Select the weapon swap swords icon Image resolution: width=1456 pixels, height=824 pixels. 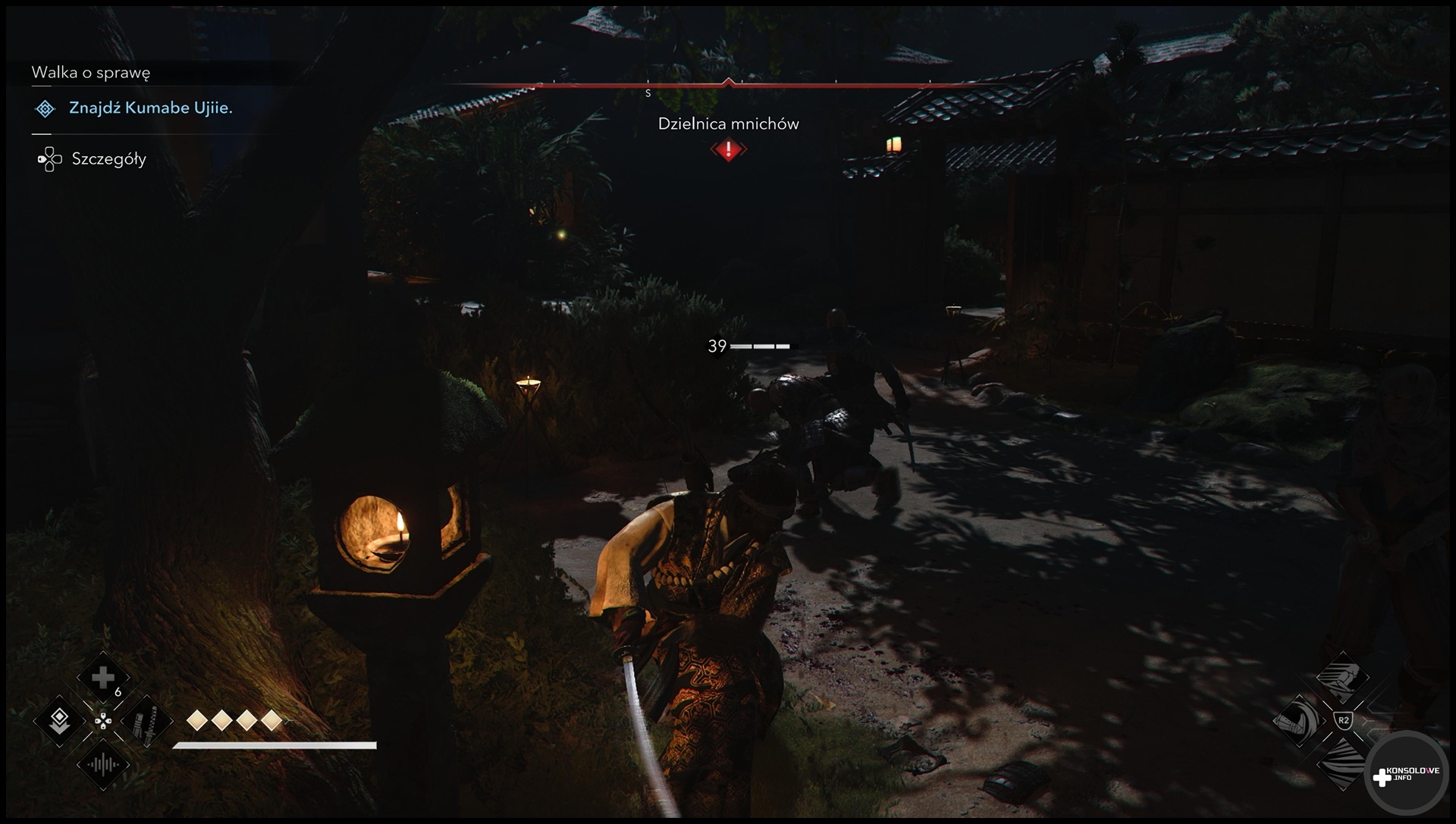pyautogui.click(x=146, y=721)
